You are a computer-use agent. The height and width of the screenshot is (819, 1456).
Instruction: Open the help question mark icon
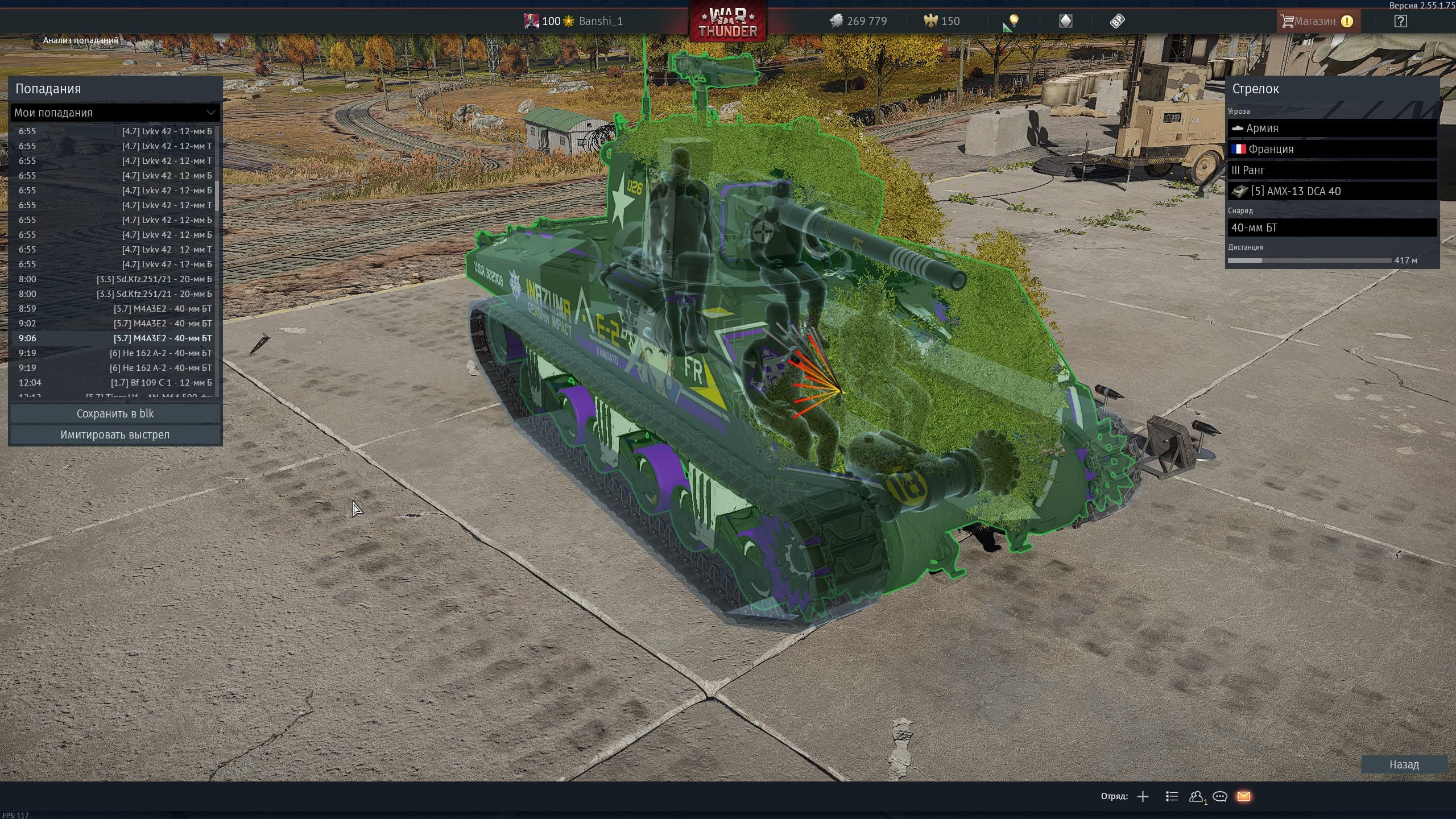click(x=1400, y=21)
